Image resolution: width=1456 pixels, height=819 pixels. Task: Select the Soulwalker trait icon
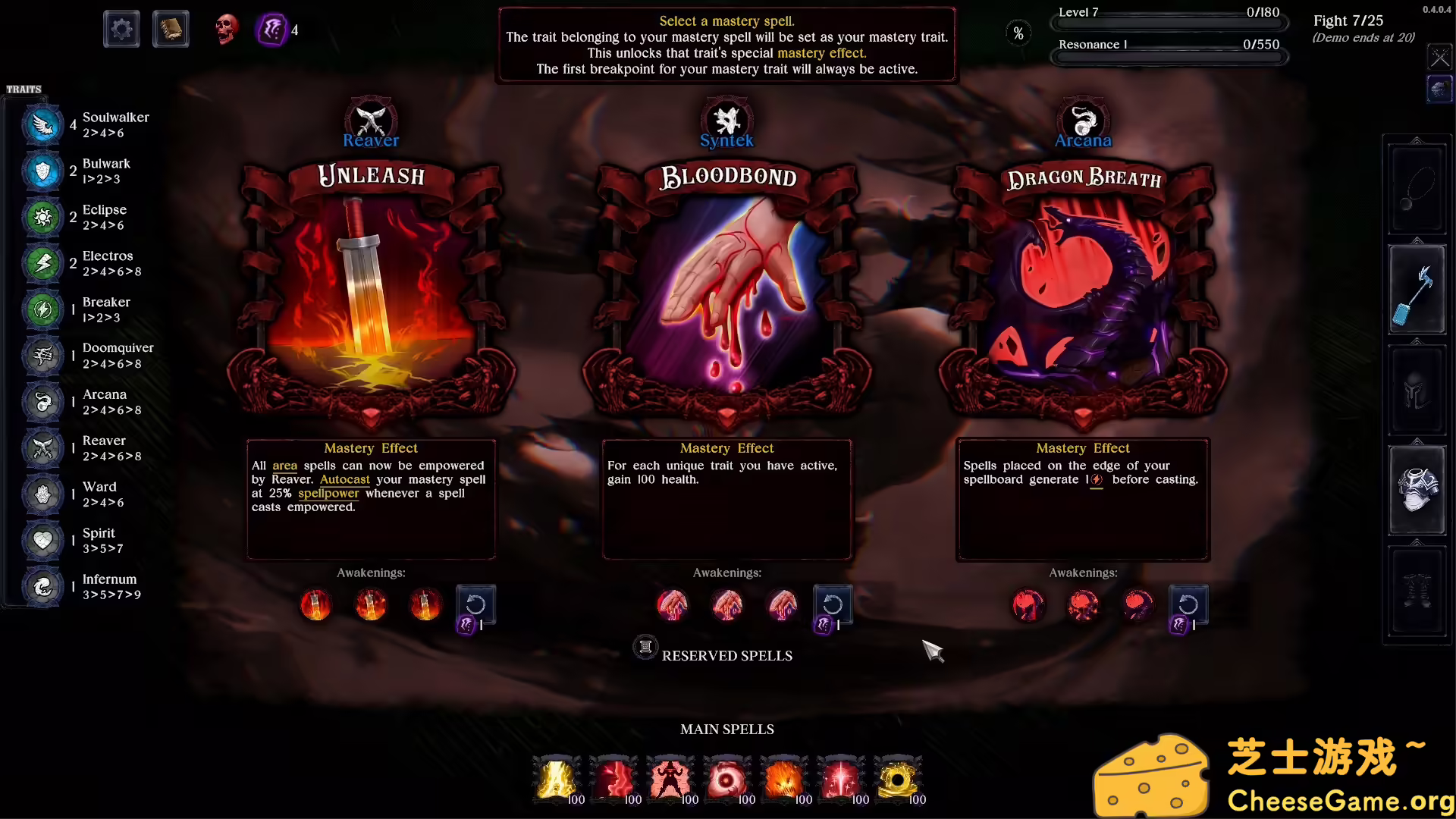(x=42, y=124)
